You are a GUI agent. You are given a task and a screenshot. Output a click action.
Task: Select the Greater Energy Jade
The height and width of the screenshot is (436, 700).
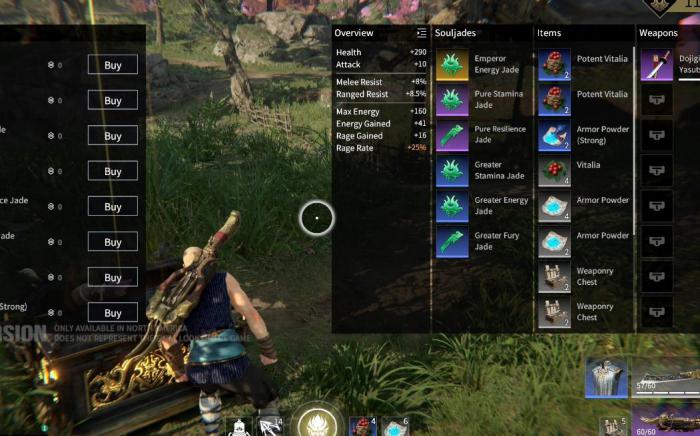click(x=452, y=206)
